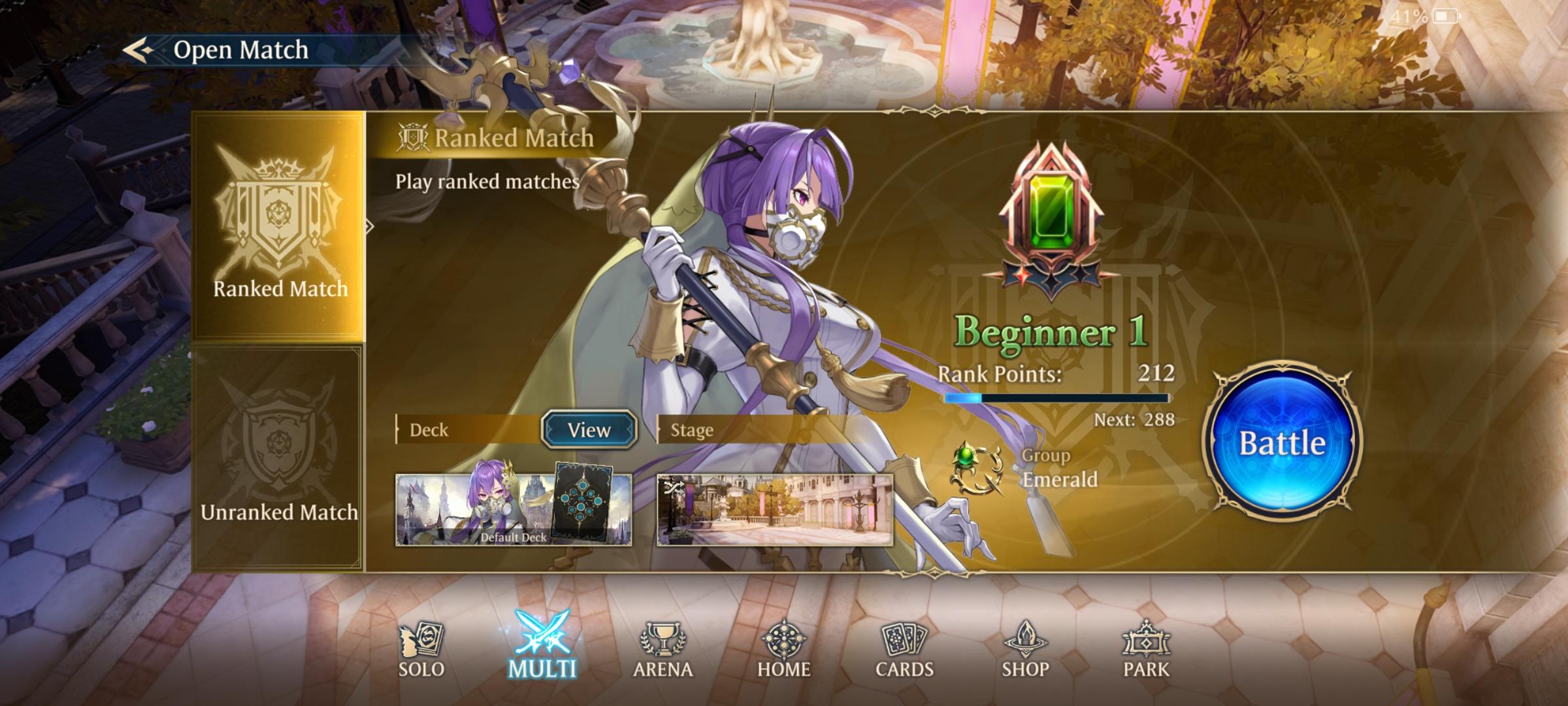Expand the Stage selection section
The image size is (1568, 706).
[x=691, y=429]
